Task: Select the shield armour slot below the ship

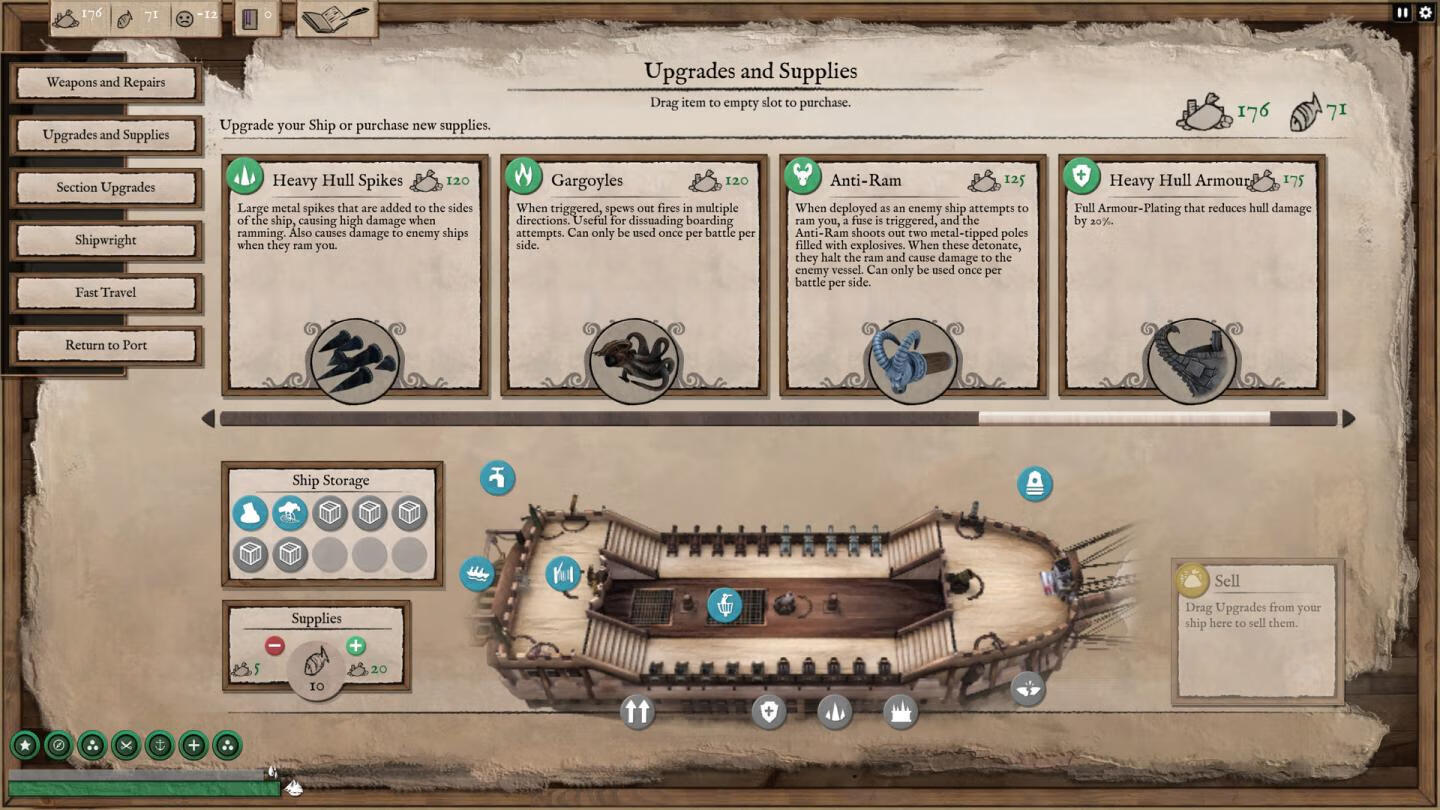Action: pos(768,712)
